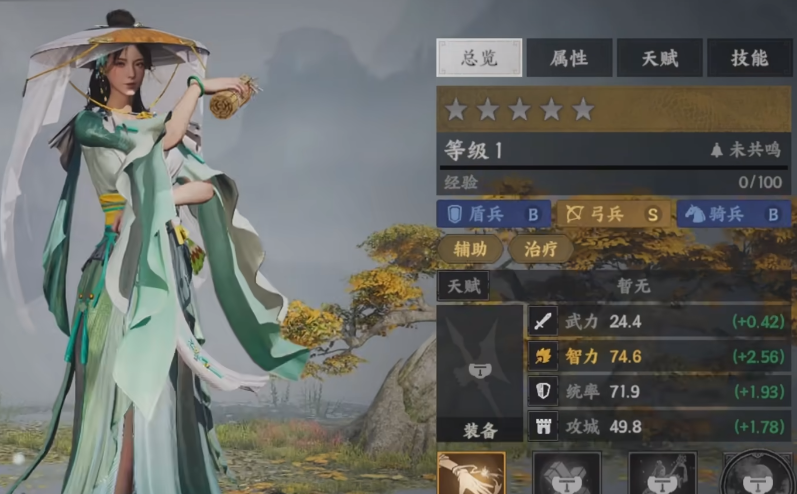
Task: Open the 装备 equipment slot
Action: tap(480, 373)
